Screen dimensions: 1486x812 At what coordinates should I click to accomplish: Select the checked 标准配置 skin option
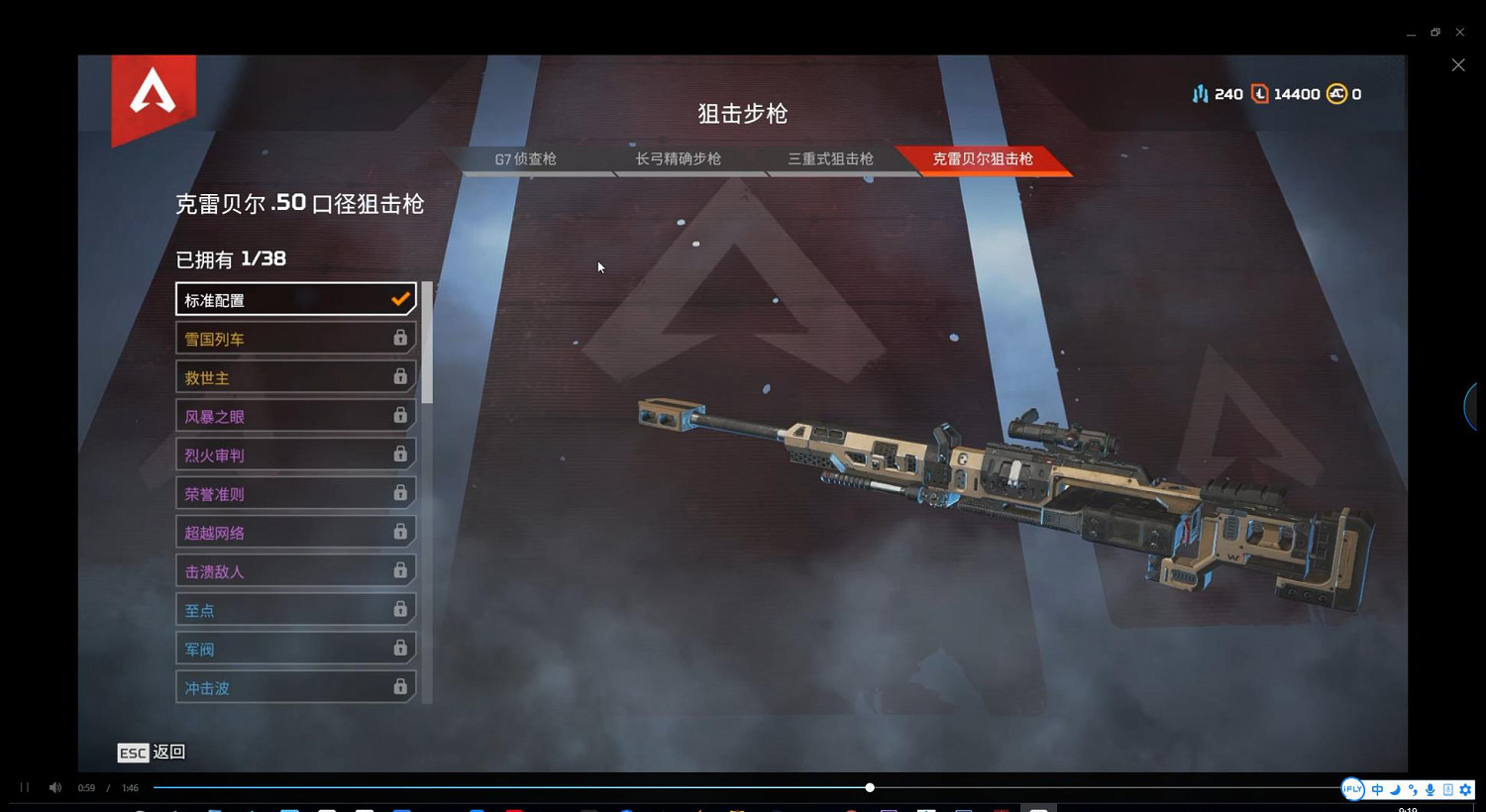[x=295, y=299]
